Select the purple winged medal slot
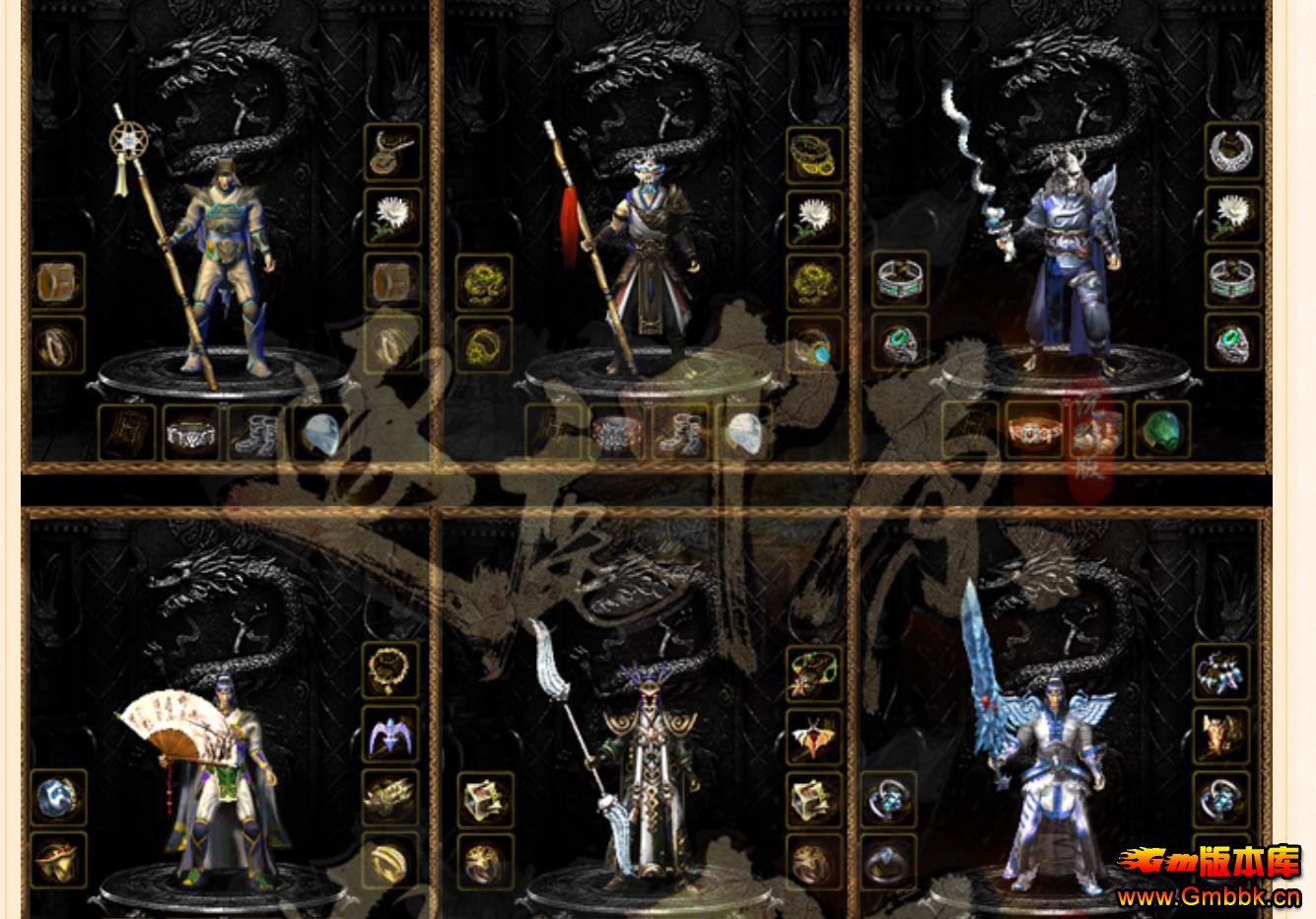 [390, 735]
